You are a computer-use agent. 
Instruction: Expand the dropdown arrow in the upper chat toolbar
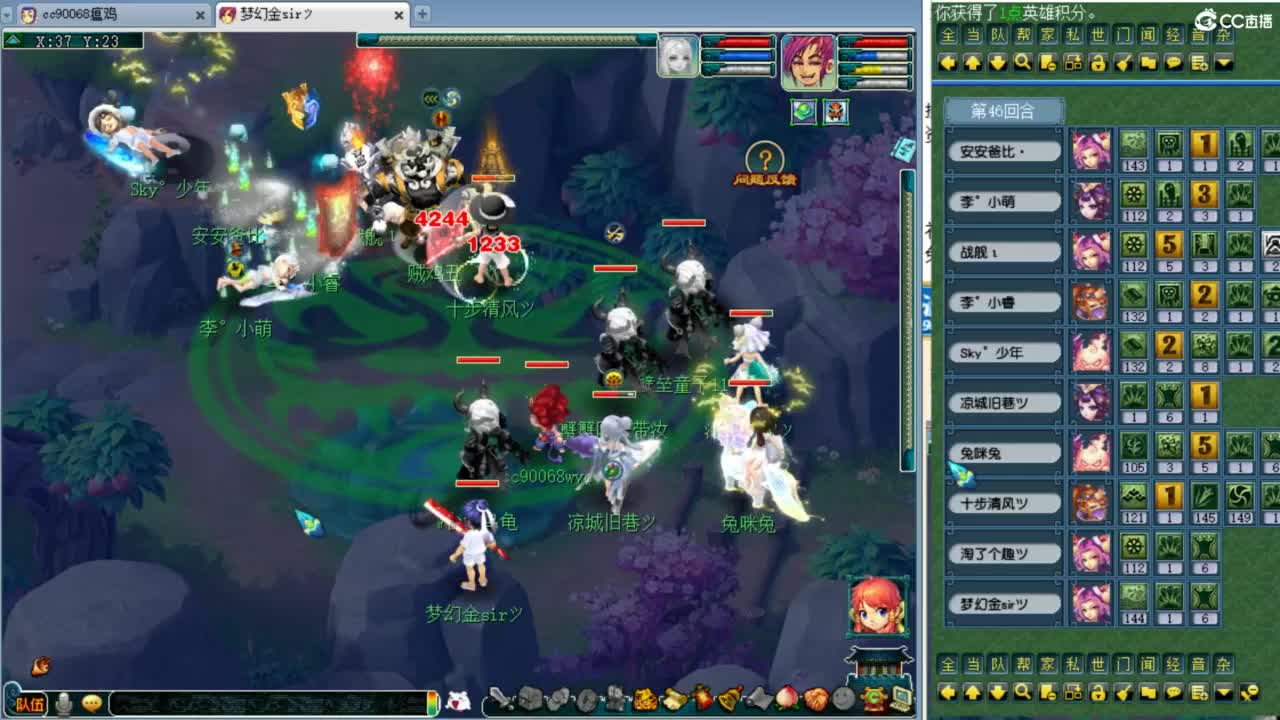tap(1224, 63)
